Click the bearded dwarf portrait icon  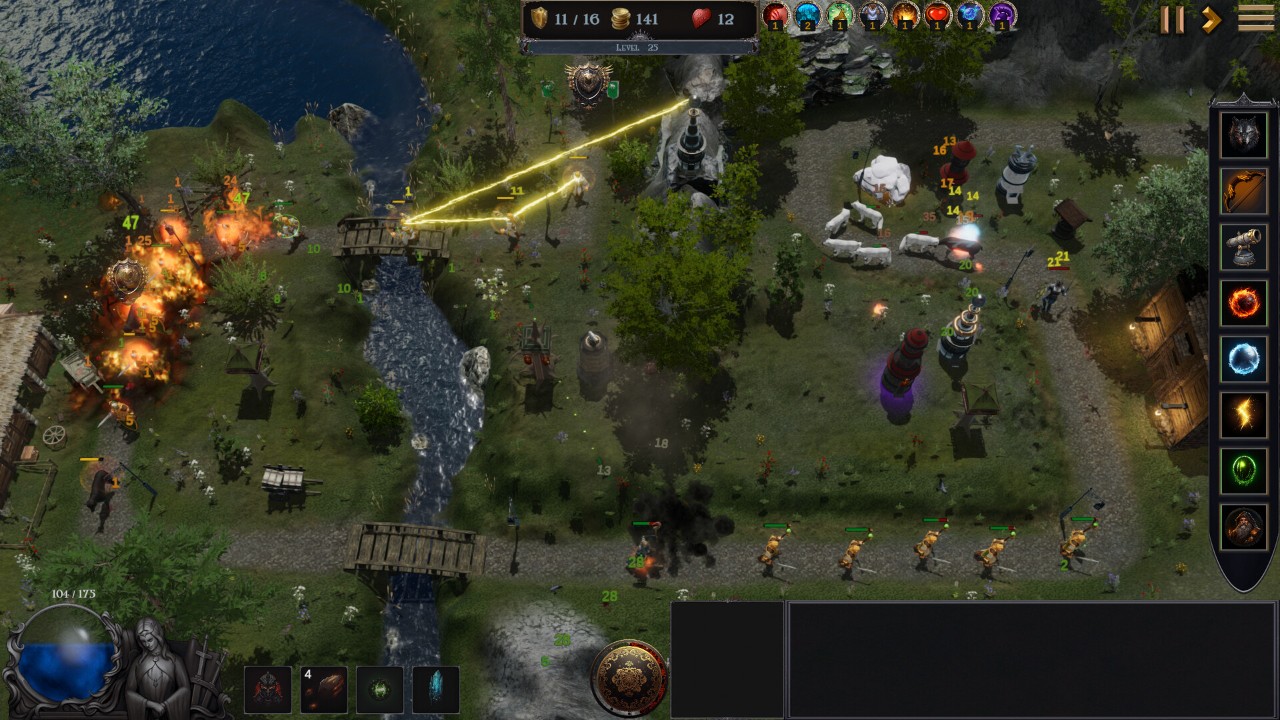[x=1244, y=527]
